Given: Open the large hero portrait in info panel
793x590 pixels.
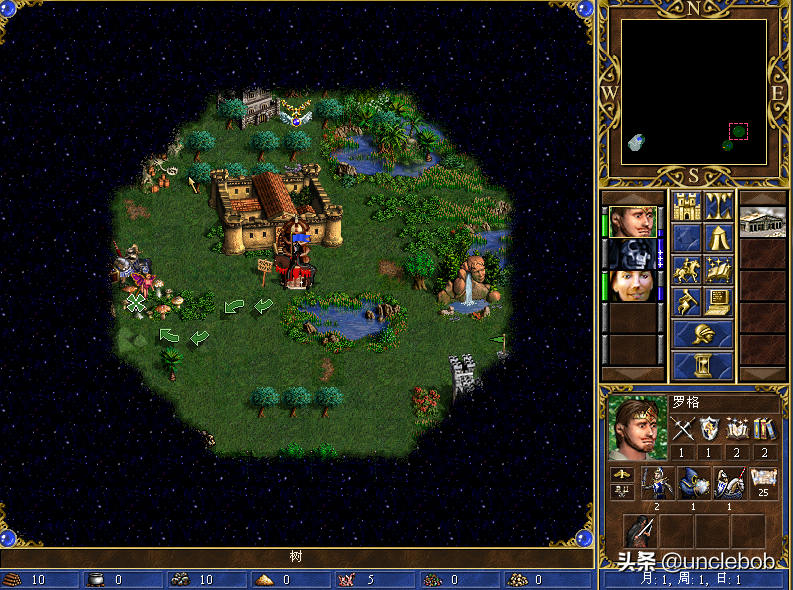Looking at the screenshot, I should (637, 429).
